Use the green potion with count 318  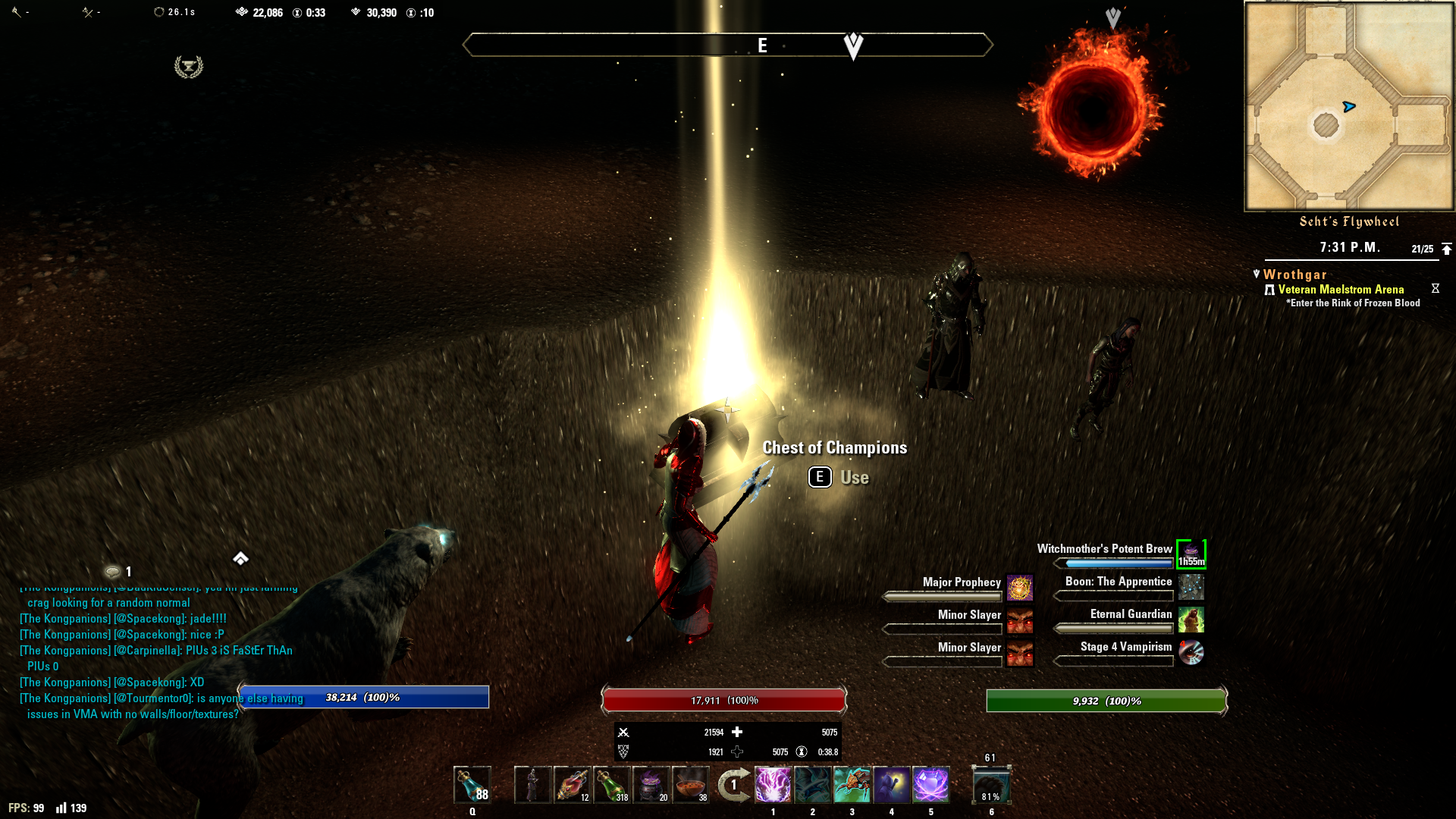611,785
